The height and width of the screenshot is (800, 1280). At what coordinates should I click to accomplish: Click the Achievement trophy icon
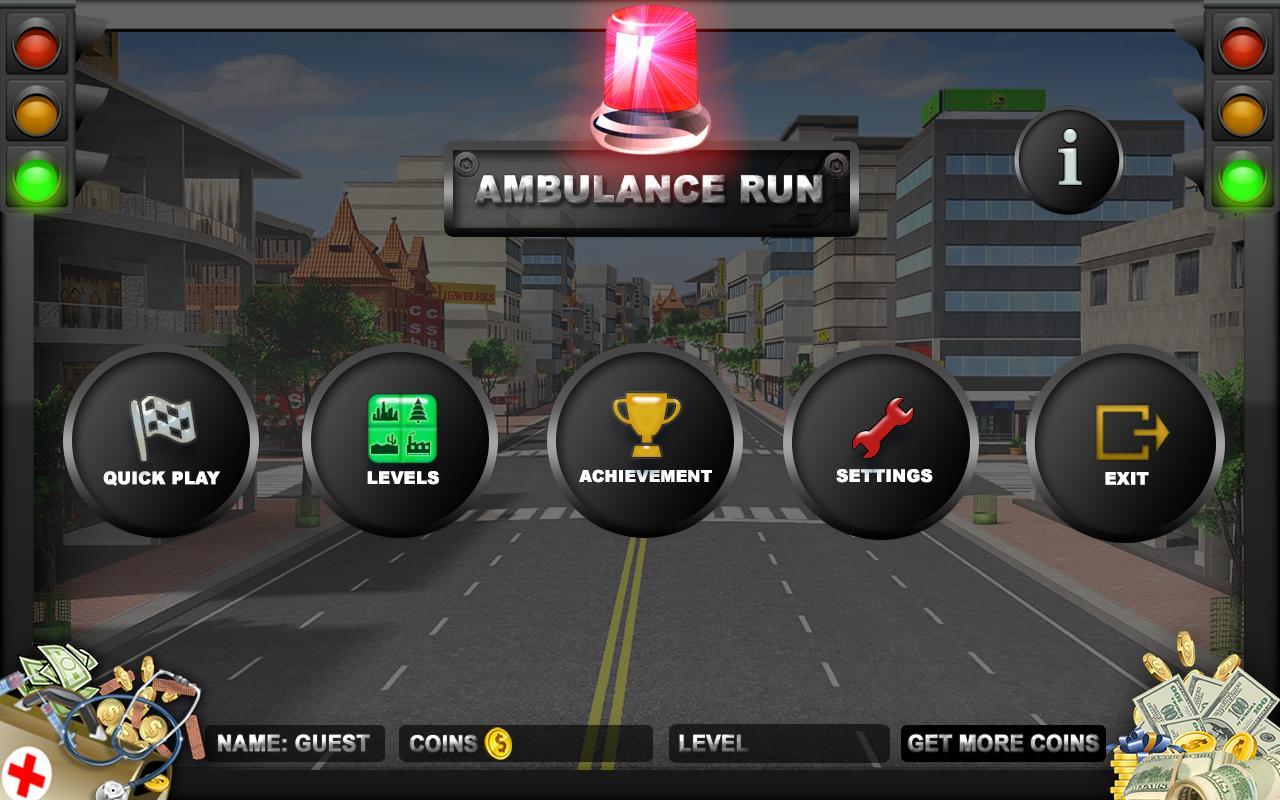click(645, 424)
